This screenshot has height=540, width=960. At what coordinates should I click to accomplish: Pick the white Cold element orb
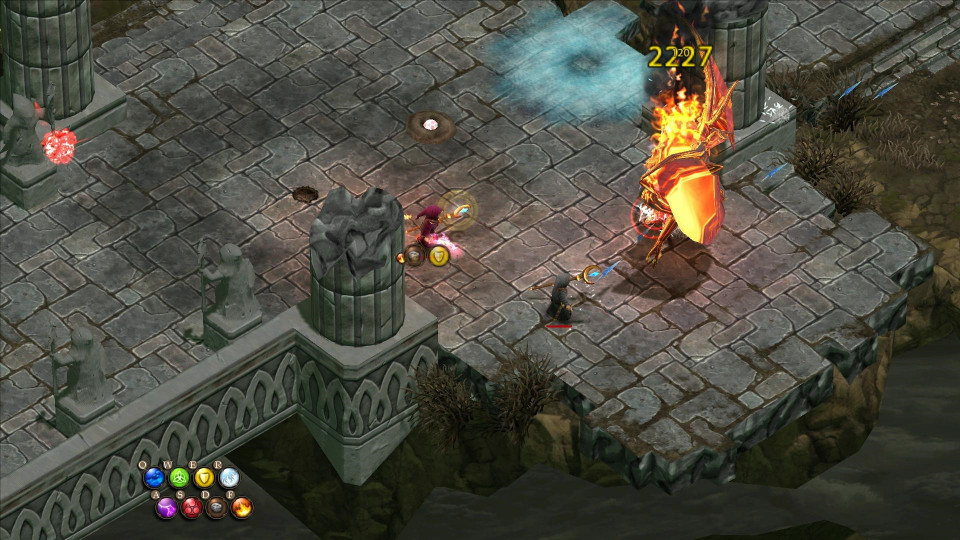tap(229, 478)
